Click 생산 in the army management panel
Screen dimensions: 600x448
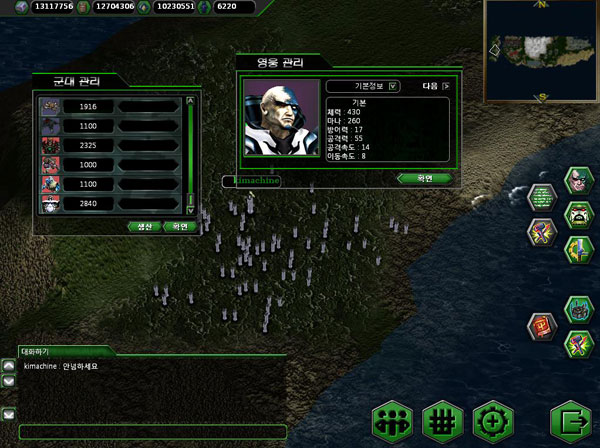(x=147, y=226)
